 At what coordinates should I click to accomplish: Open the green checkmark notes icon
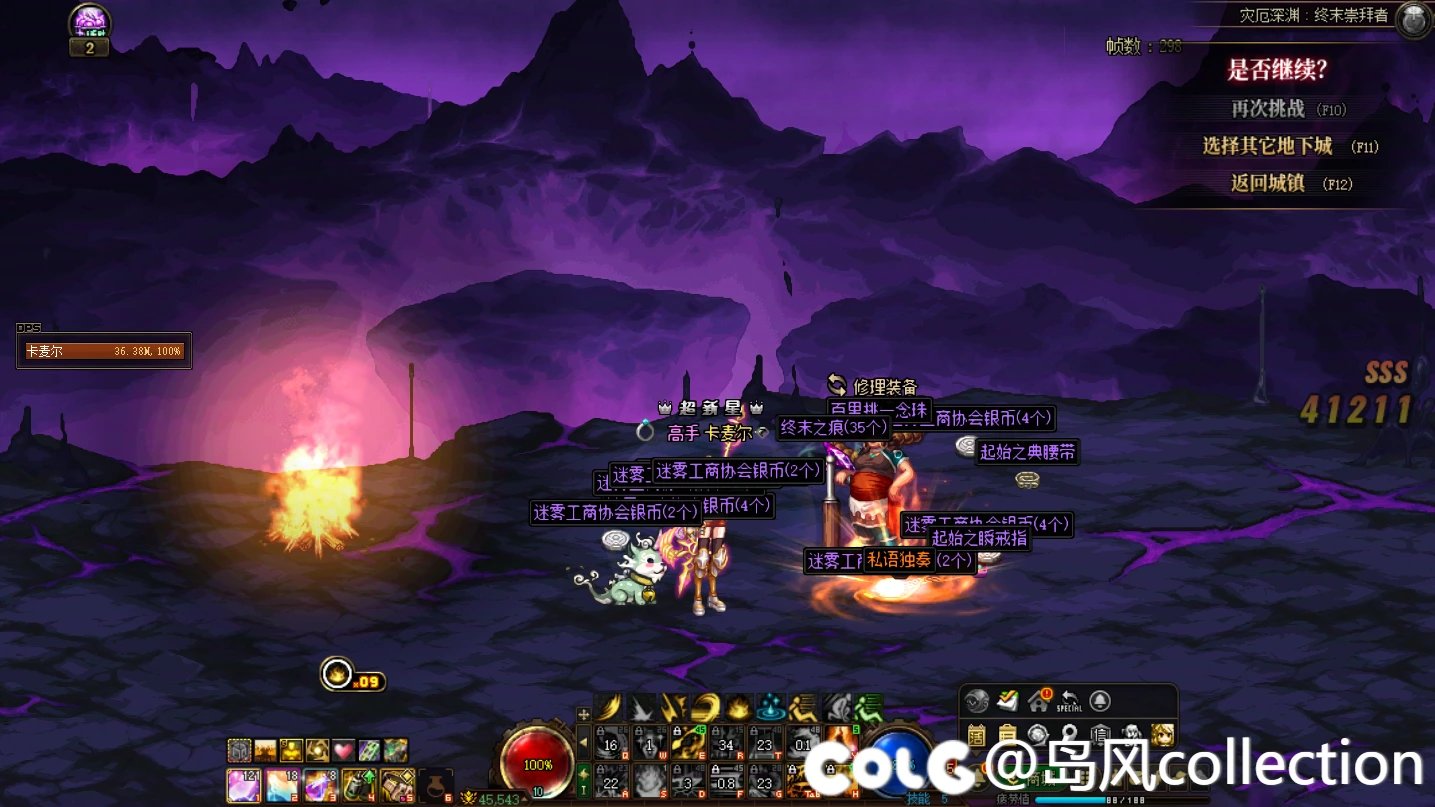coord(1008,700)
